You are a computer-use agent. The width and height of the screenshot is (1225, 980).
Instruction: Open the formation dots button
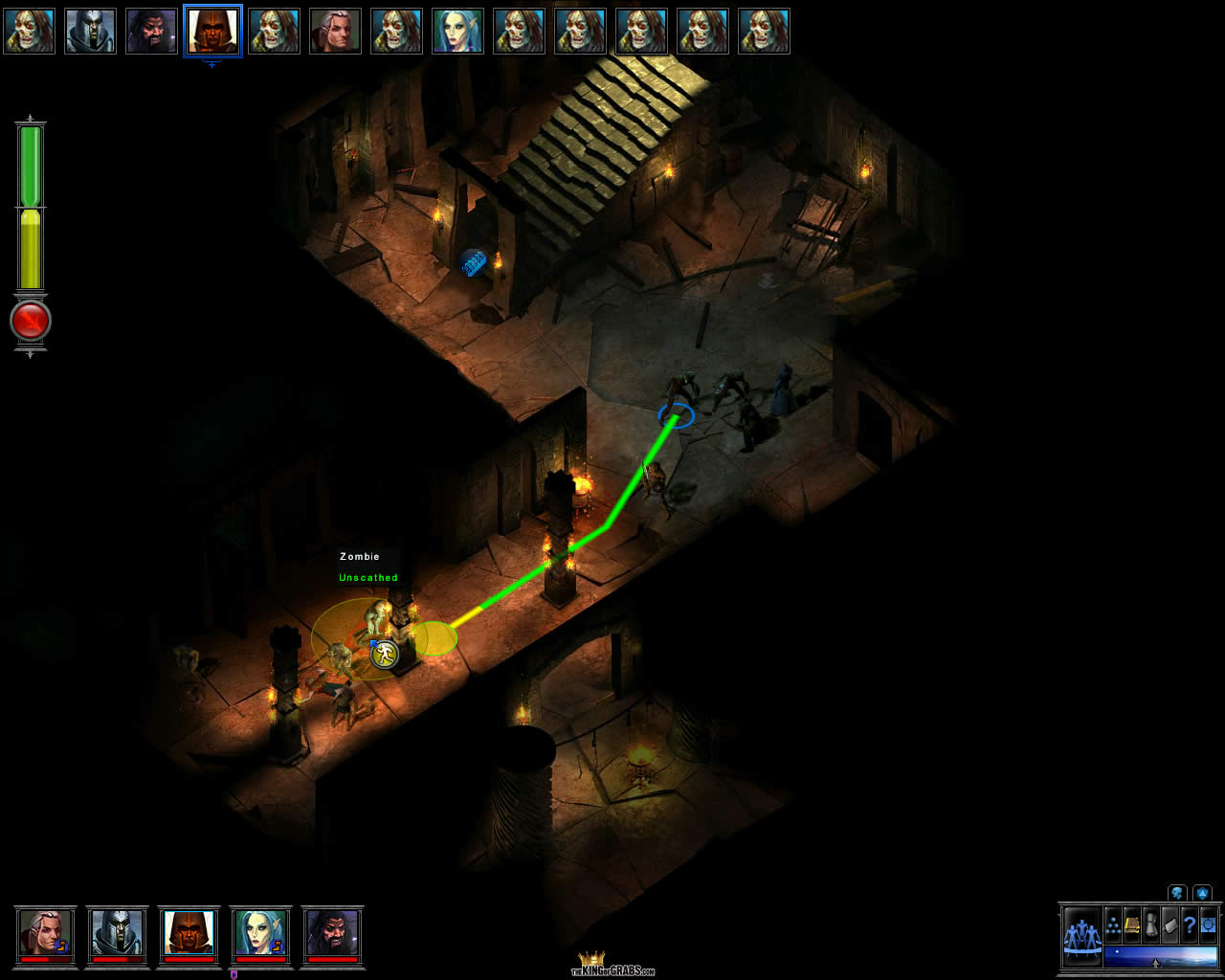click(1114, 925)
